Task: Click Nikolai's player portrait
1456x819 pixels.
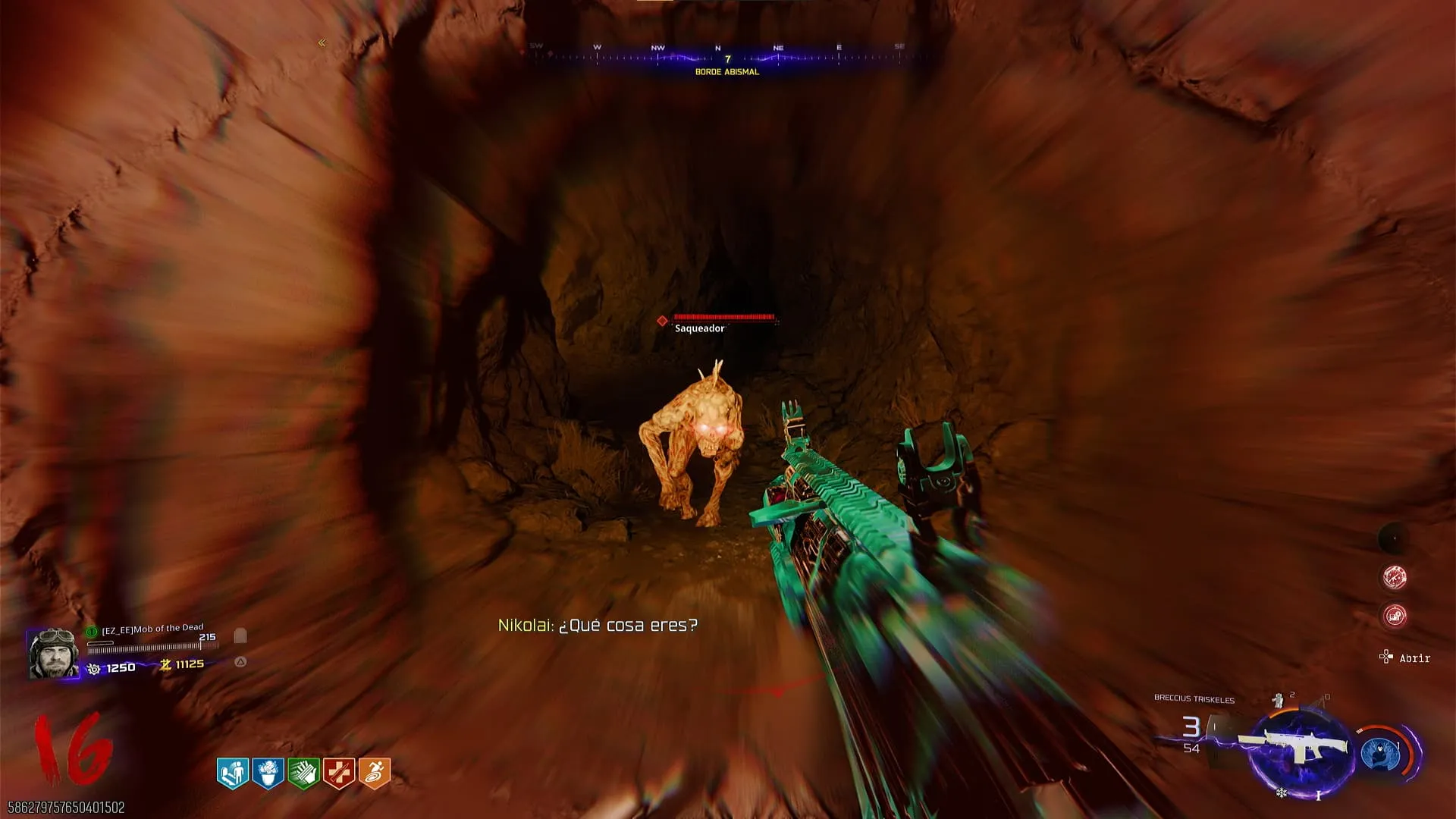Action: pyautogui.click(x=53, y=653)
